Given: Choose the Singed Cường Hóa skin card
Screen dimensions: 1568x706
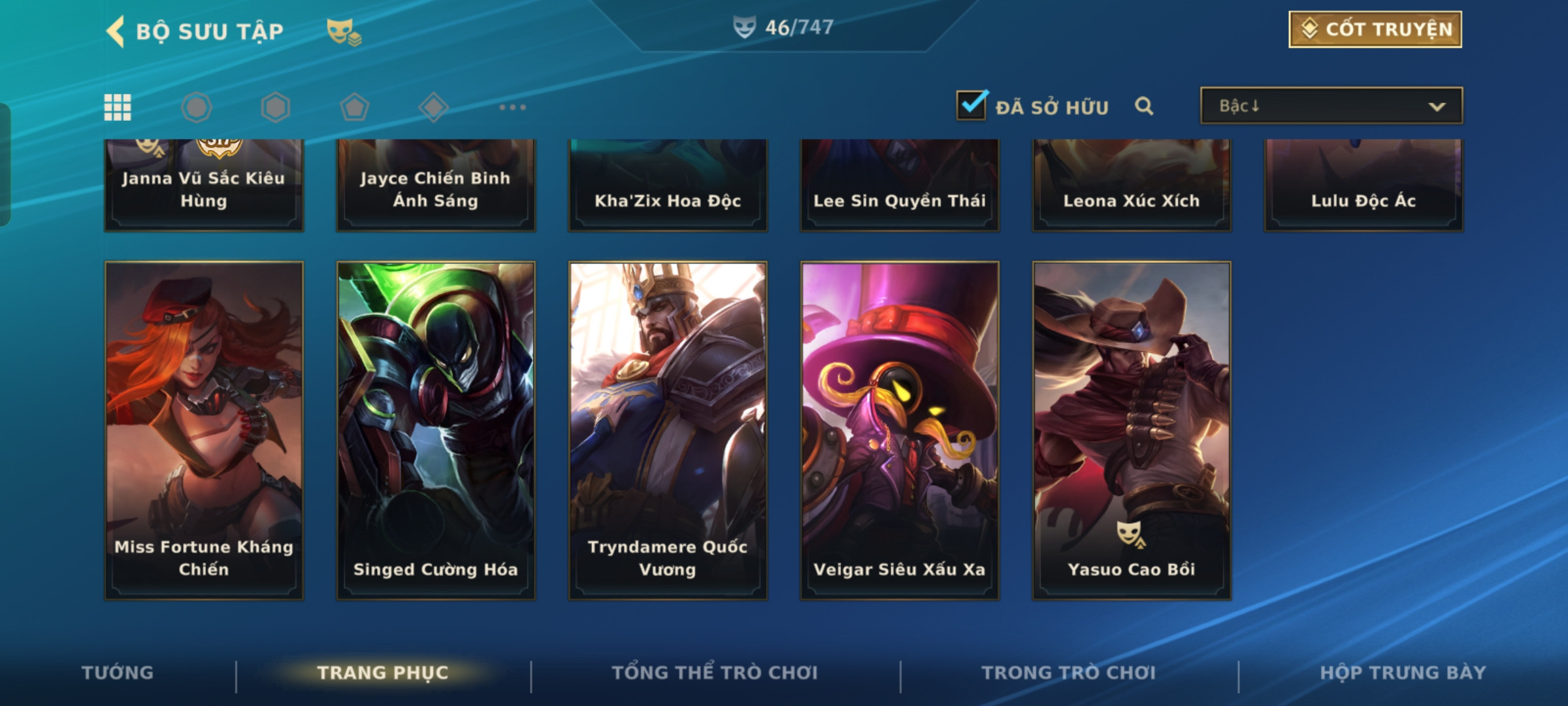Looking at the screenshot, I should click(x=436, y=430).
